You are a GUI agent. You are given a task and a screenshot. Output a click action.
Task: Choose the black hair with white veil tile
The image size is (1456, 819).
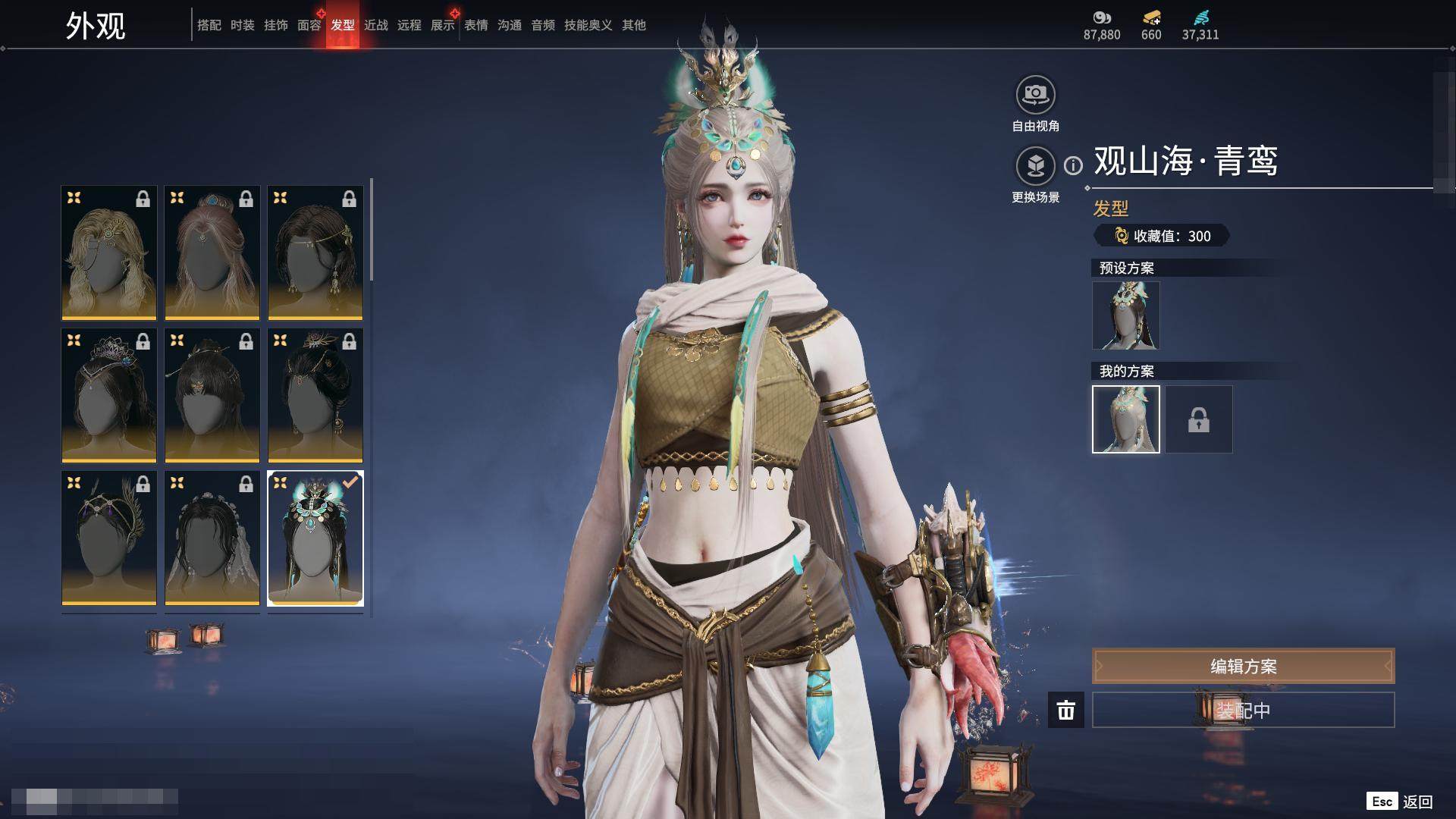pos(212,538)
